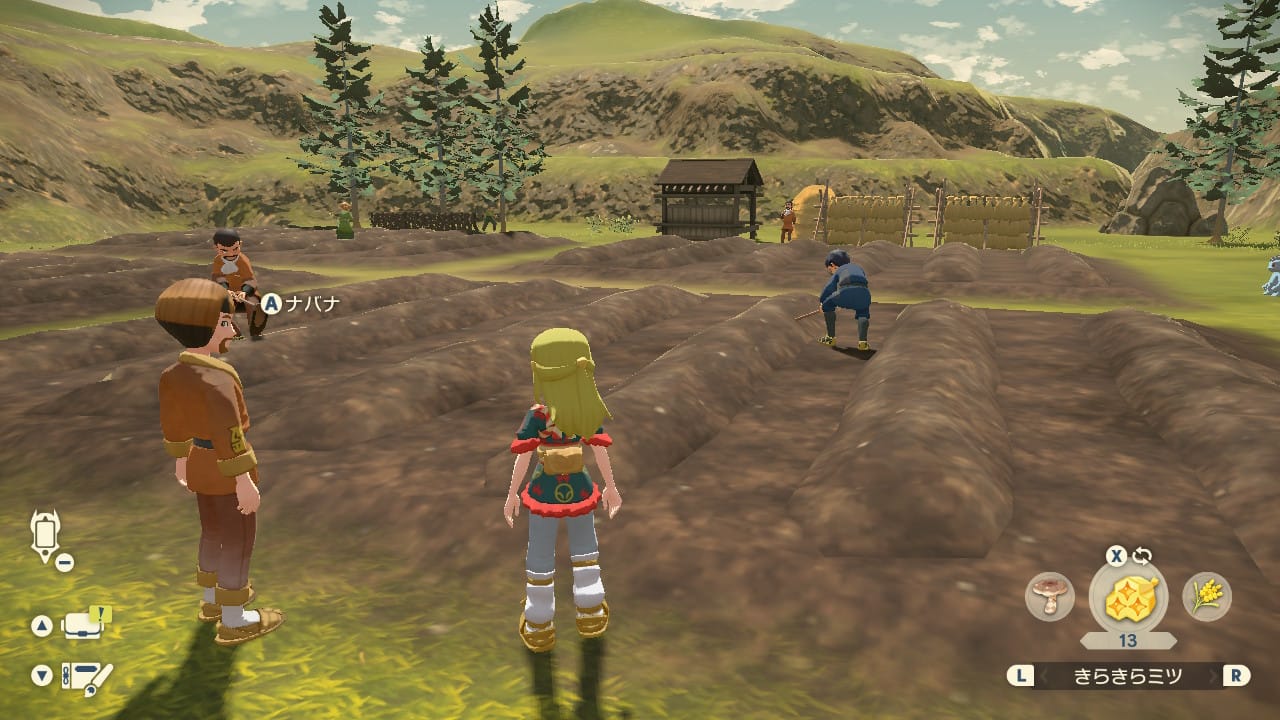
Task: Open the Arc Phone map icon
Action: pos(46,536)
